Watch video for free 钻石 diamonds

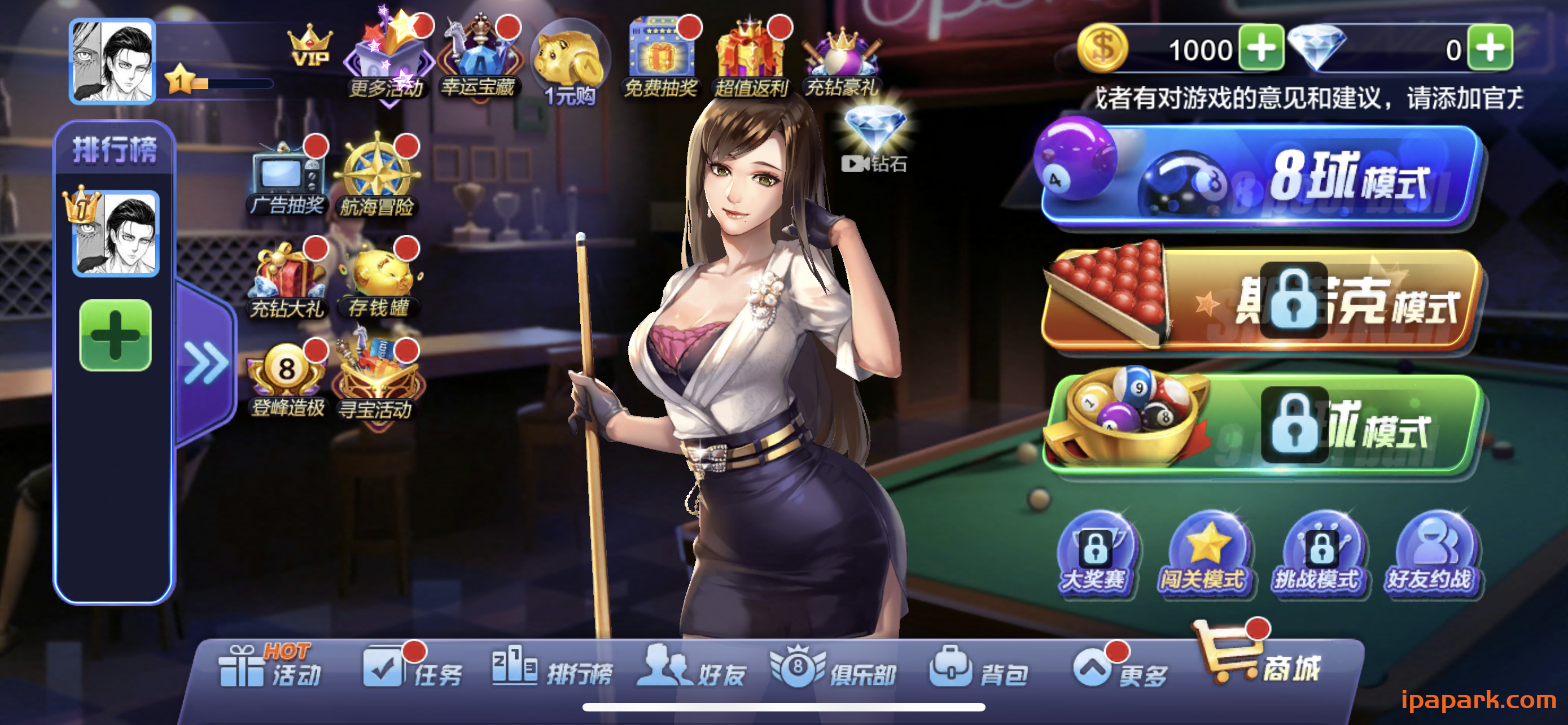[x=875, y=140]
